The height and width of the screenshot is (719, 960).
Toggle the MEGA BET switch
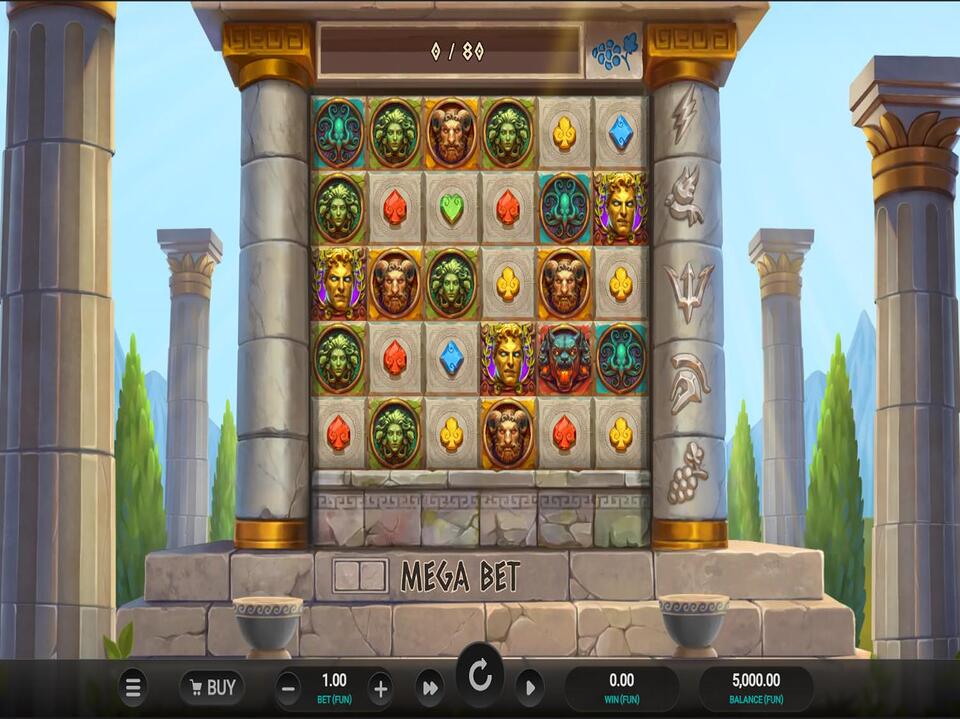359,576
